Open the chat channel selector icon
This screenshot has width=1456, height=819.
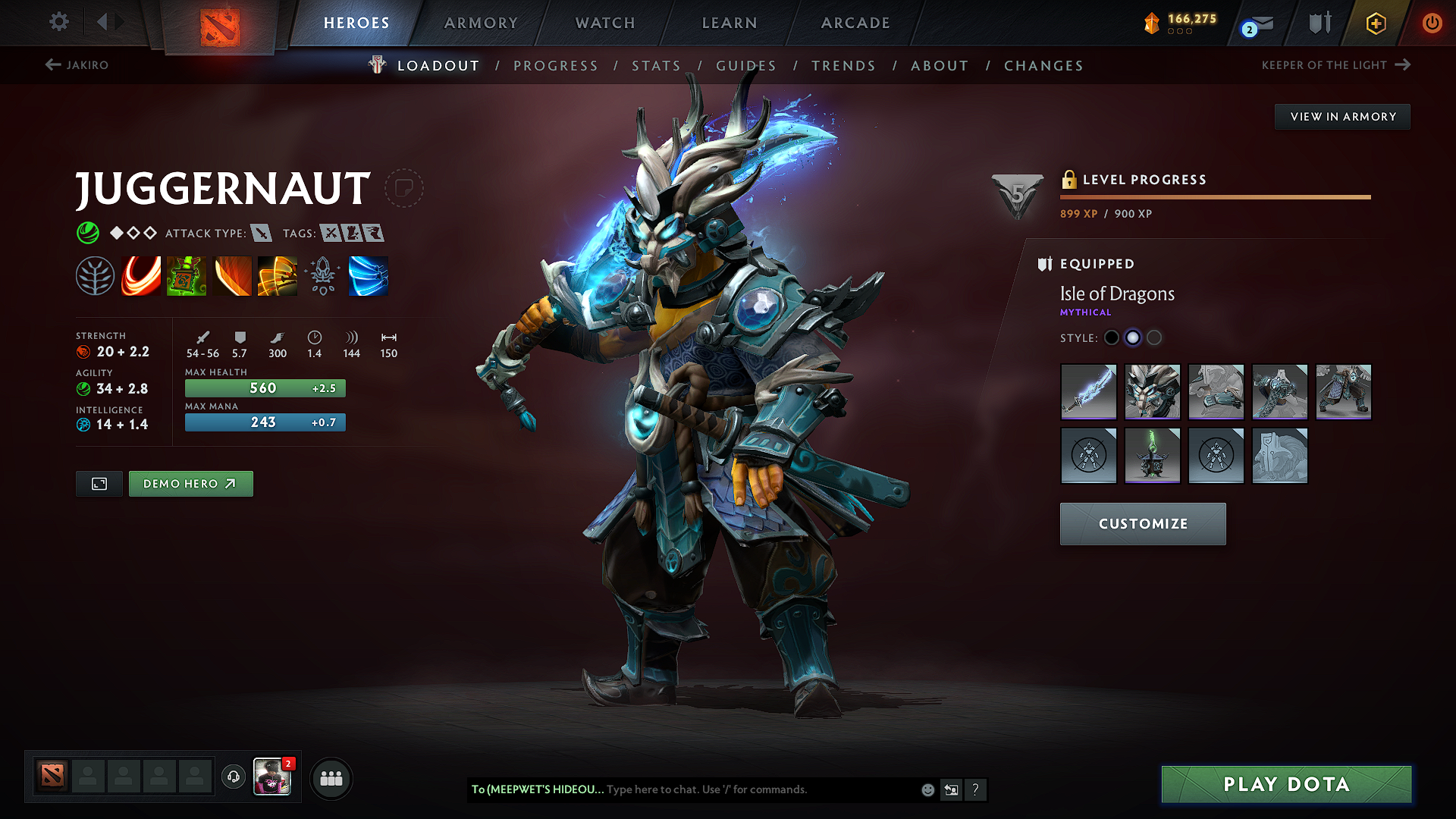tap(951, 789)
